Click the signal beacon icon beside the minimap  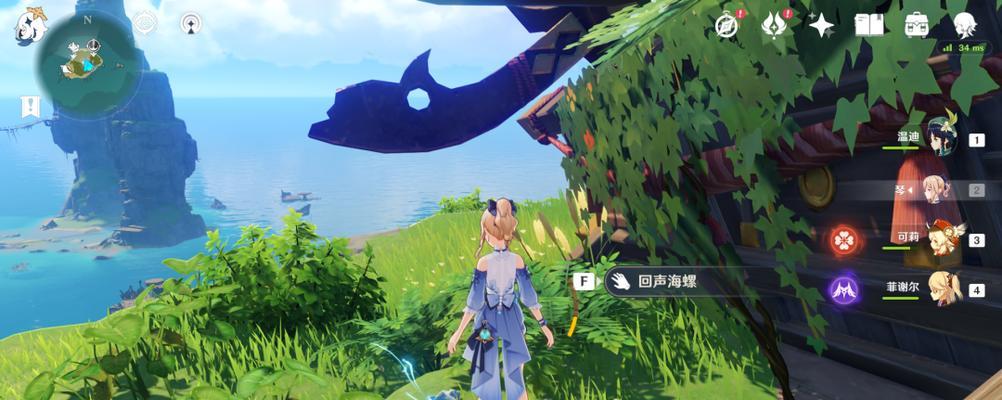coord(191,23)
